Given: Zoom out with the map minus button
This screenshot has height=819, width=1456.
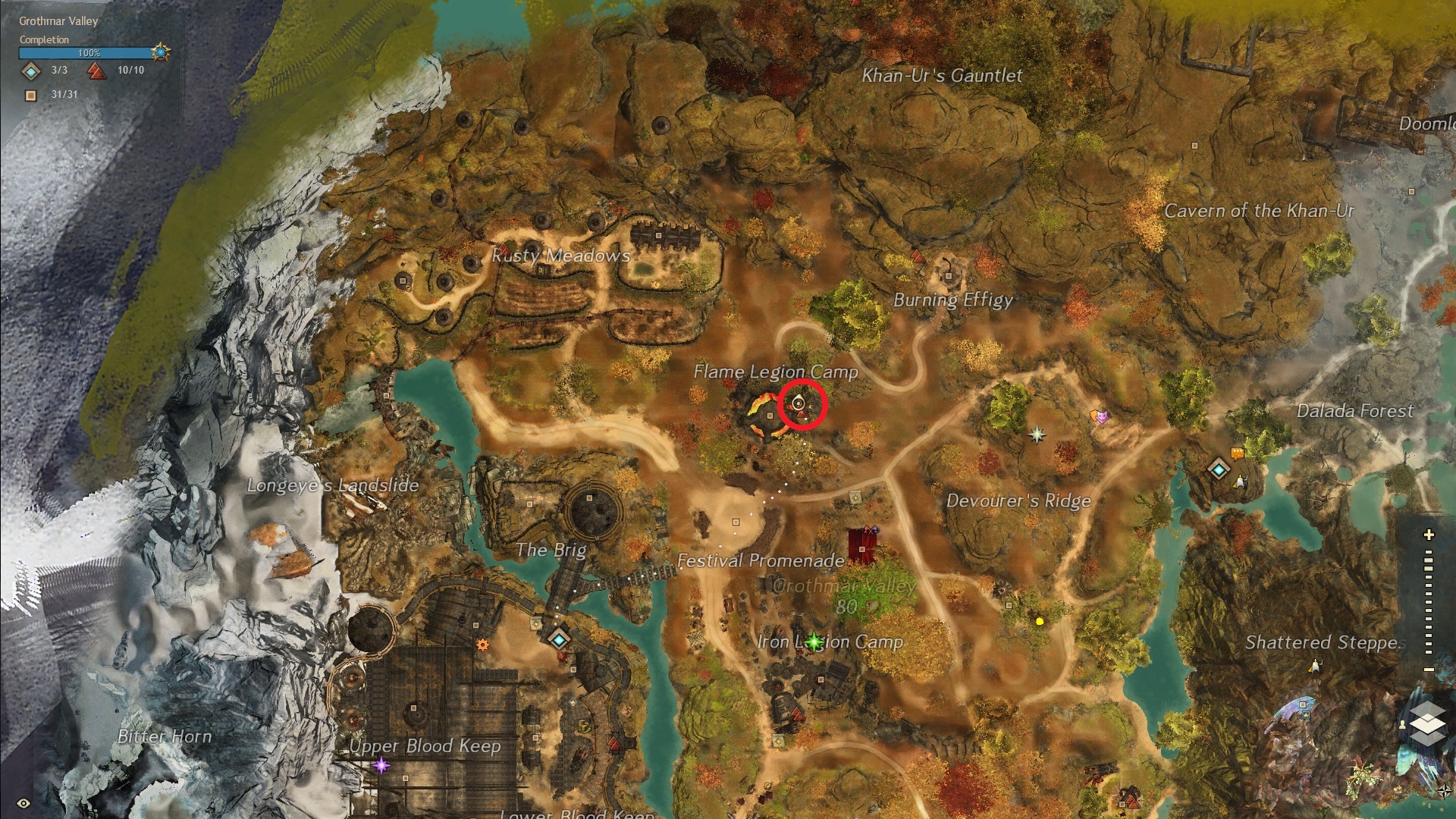Looking at the screenshot, I should (1429, 670).
